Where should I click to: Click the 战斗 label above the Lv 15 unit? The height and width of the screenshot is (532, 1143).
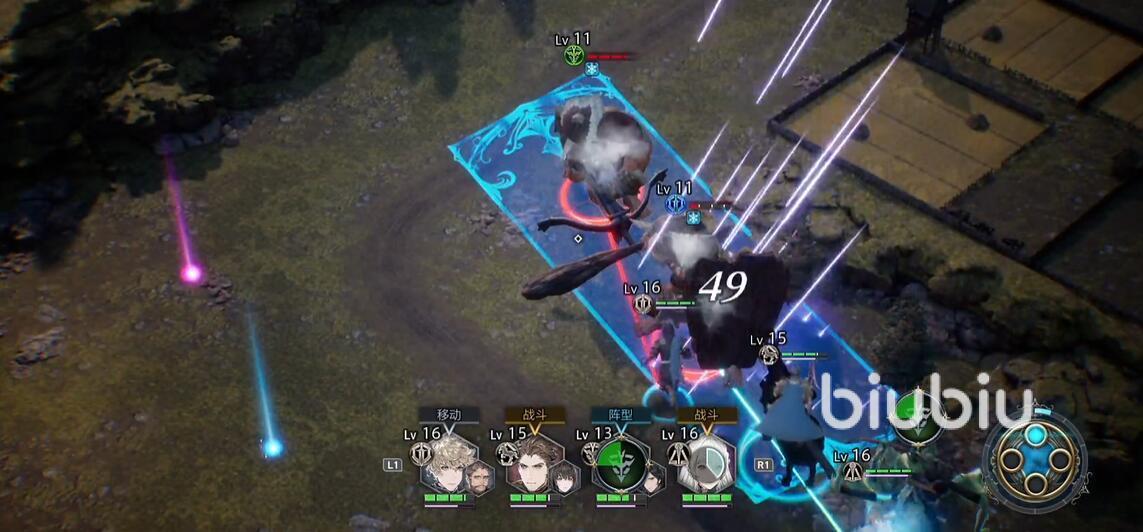click(535, 414)
